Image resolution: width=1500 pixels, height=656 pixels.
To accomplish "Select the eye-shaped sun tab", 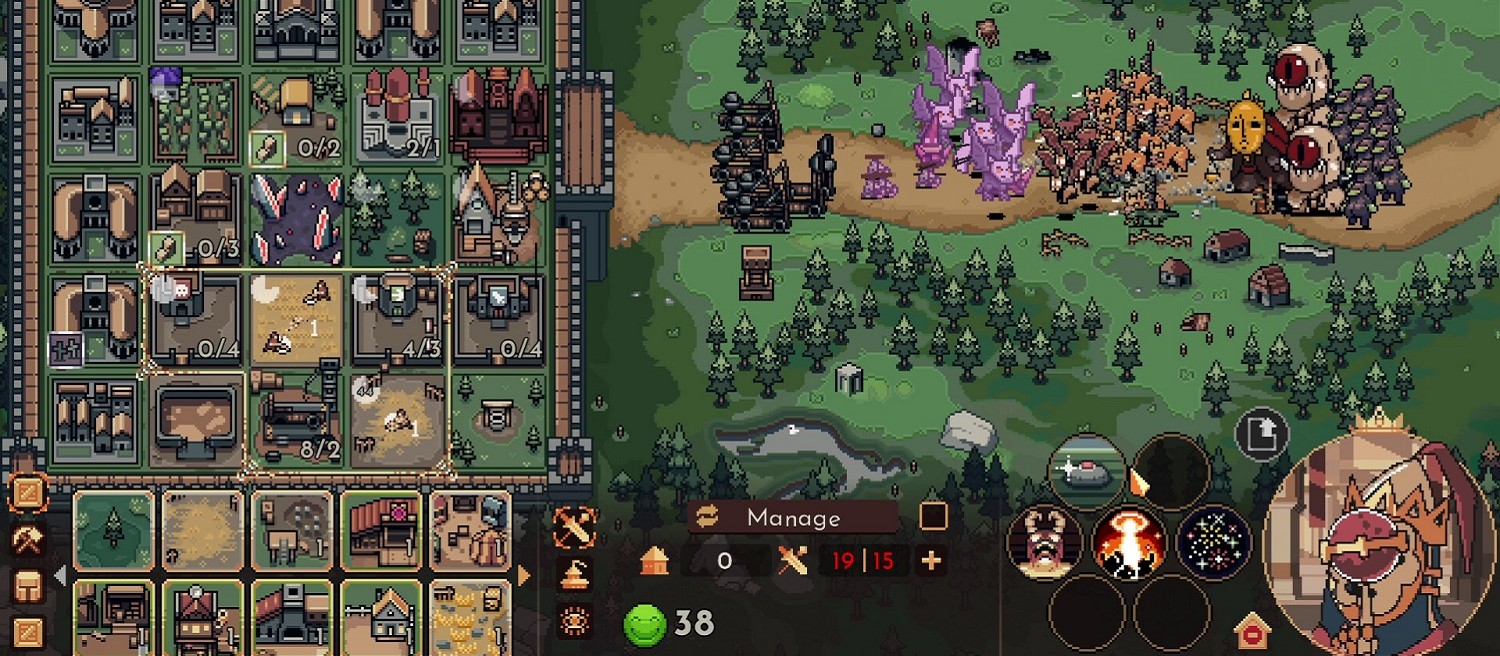I will pyautogui.click(x=574, y=621).
